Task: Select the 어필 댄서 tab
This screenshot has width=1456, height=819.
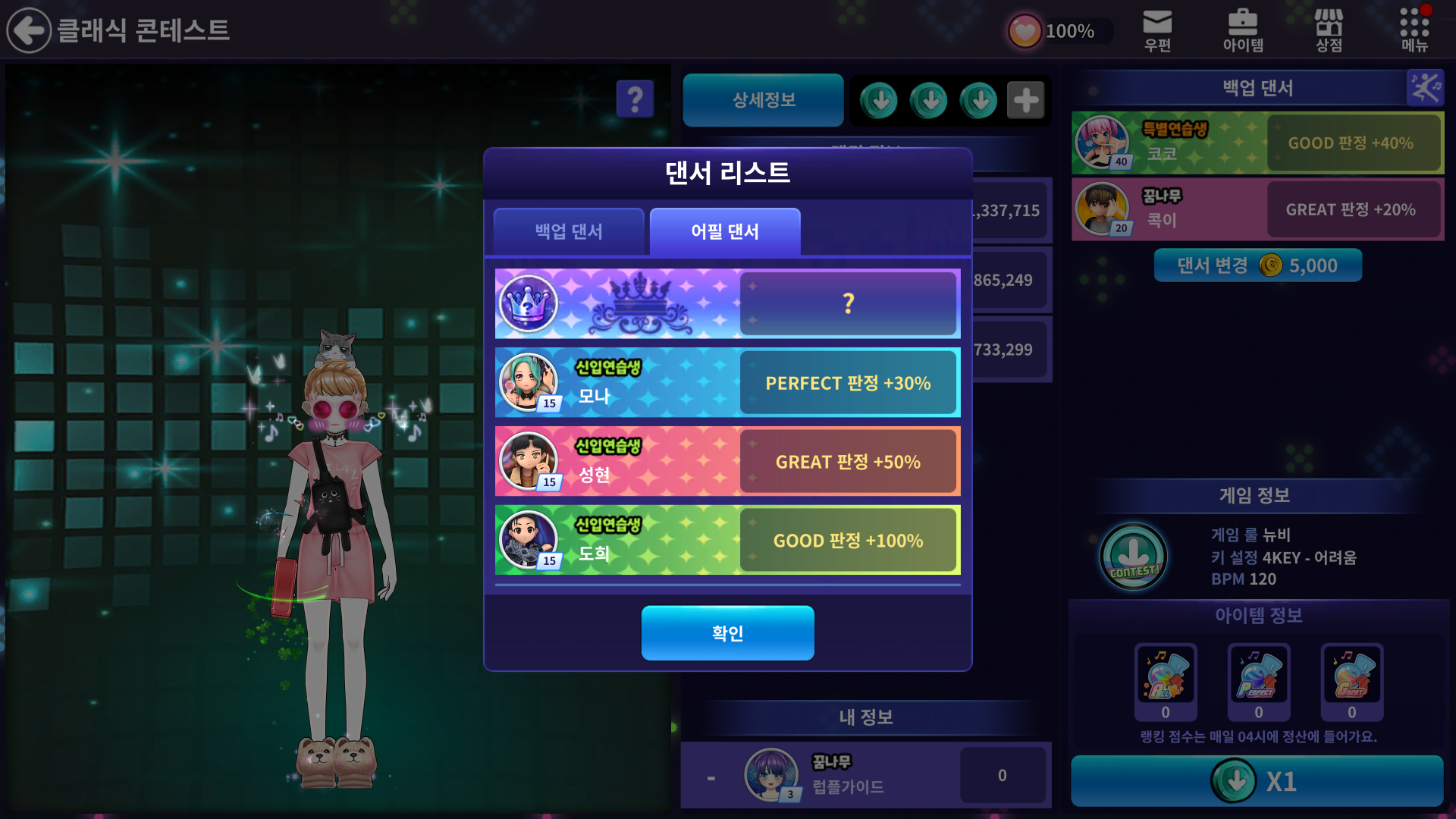Action: point(725,231)
